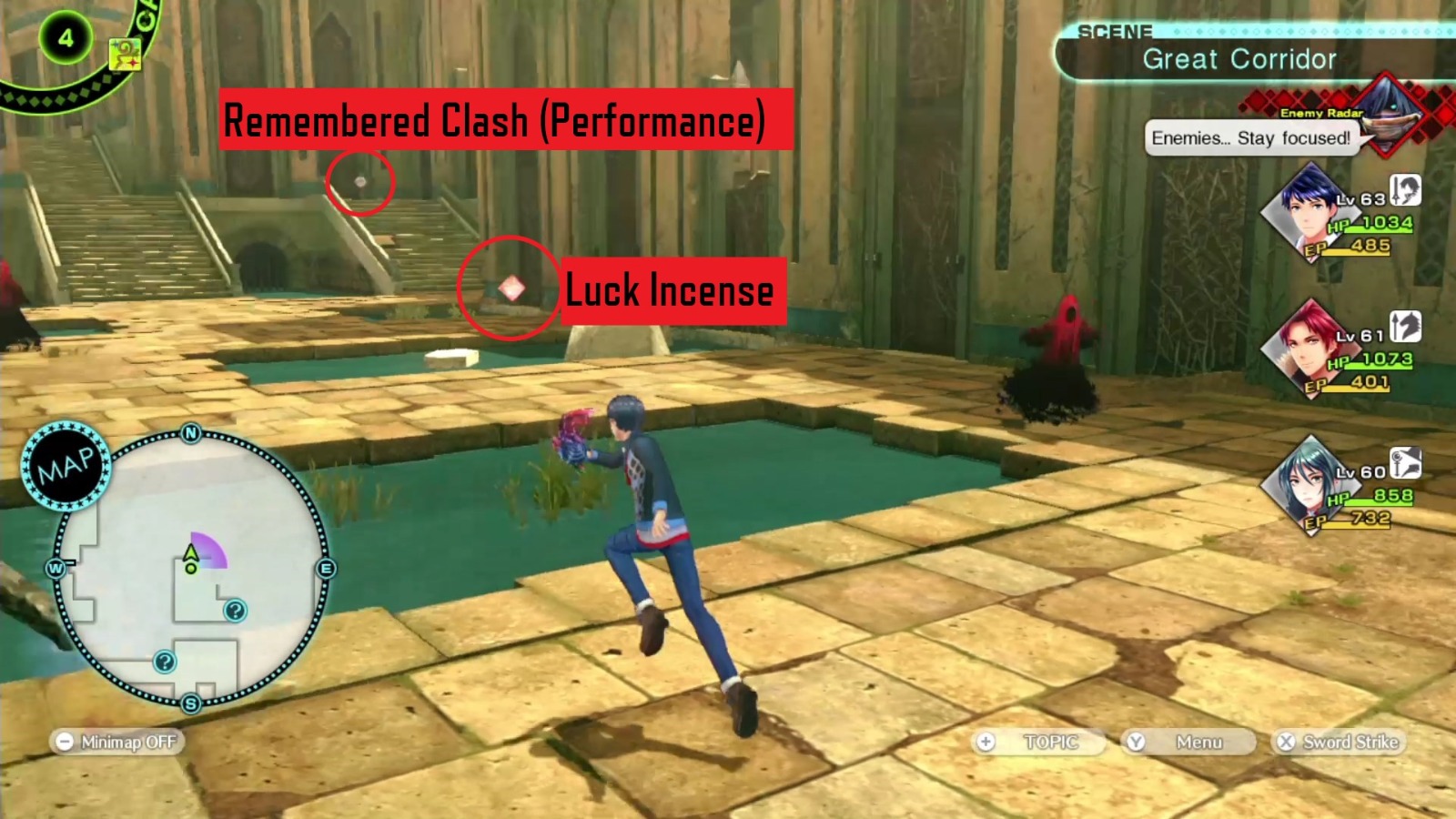Click the lance weapon icon beside Lv 61
The height and width of the screenshot is (819, 1456).
pos(1404,326)
